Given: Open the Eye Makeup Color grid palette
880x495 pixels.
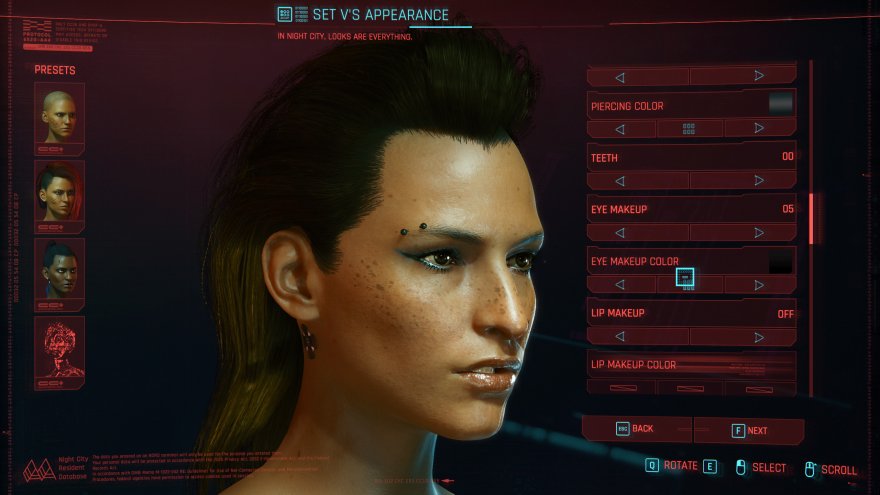Looking at the screenshot, I should click(x=686, y=280).
